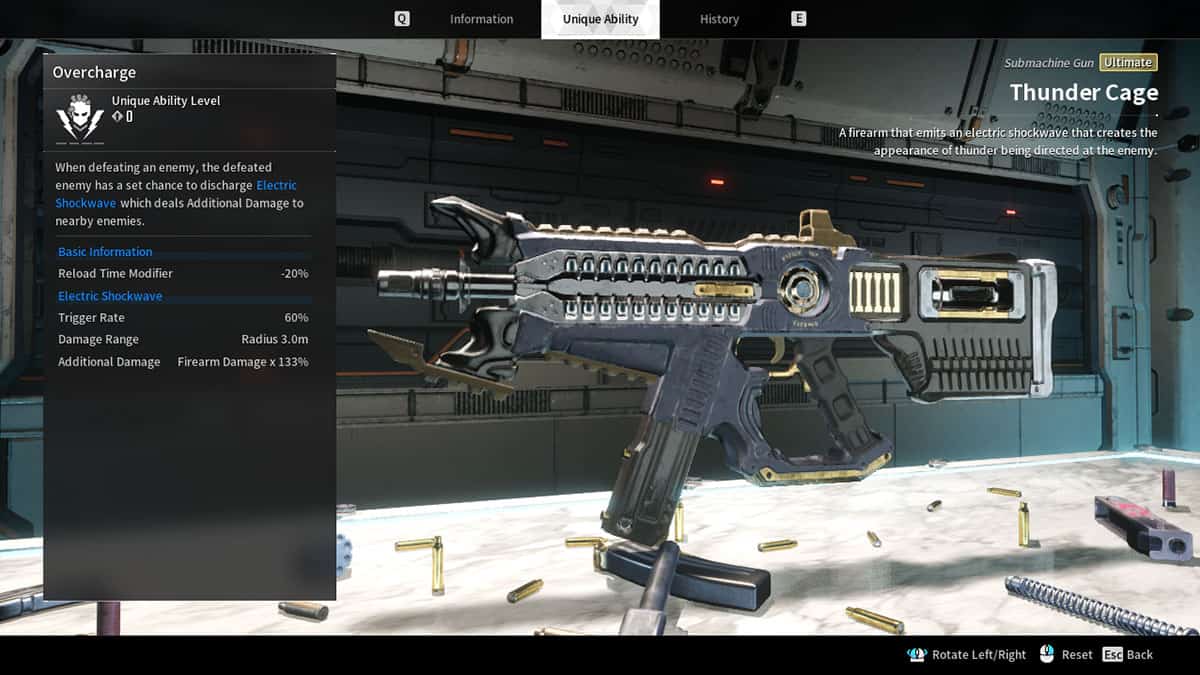The width and height of the screenshot is (1200, 675).
Task: Click the Overcharge ability skull icon
Action: (x=80, y=120)
